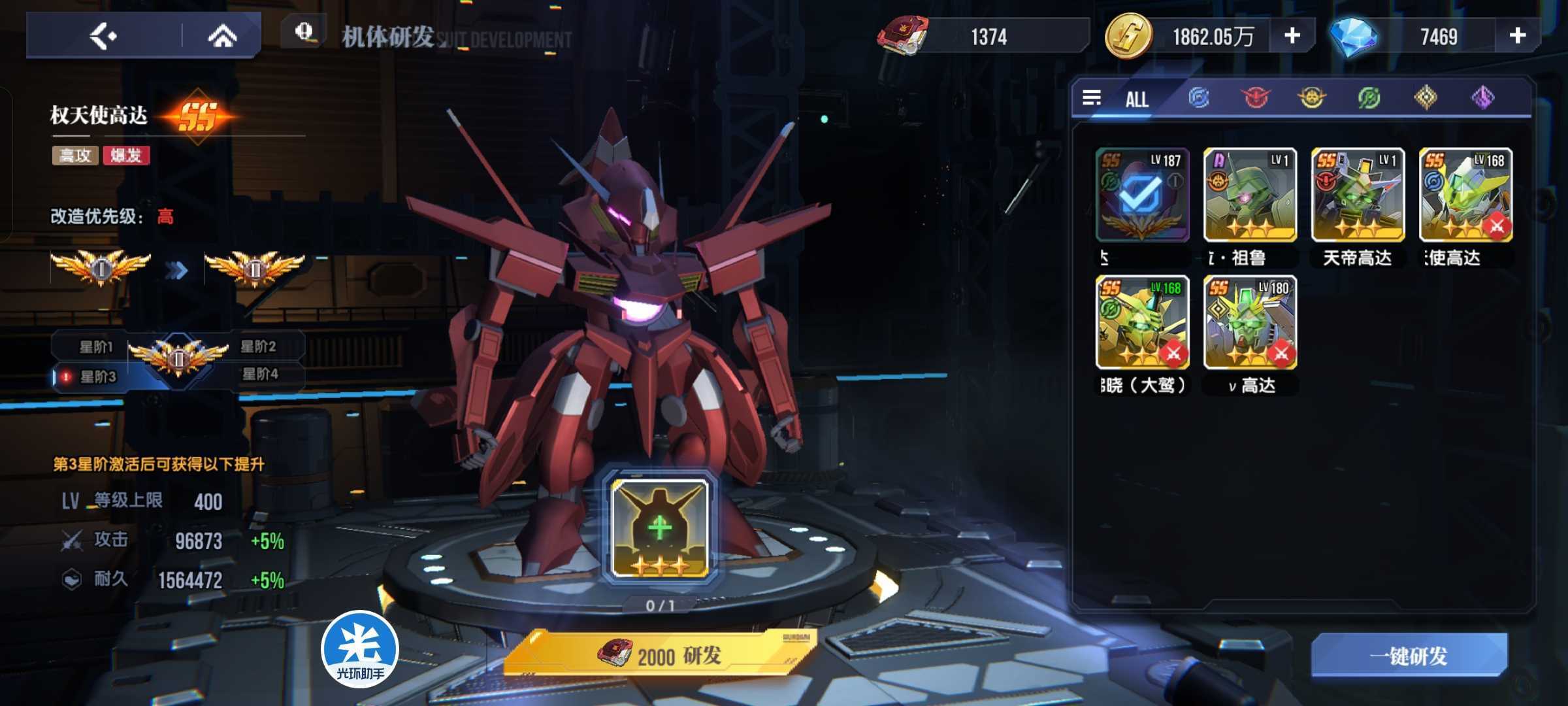The height and width of the screenshot is (706, 1568).
Task: Filter by the blue swirl type
Action: pos(1198,98)
